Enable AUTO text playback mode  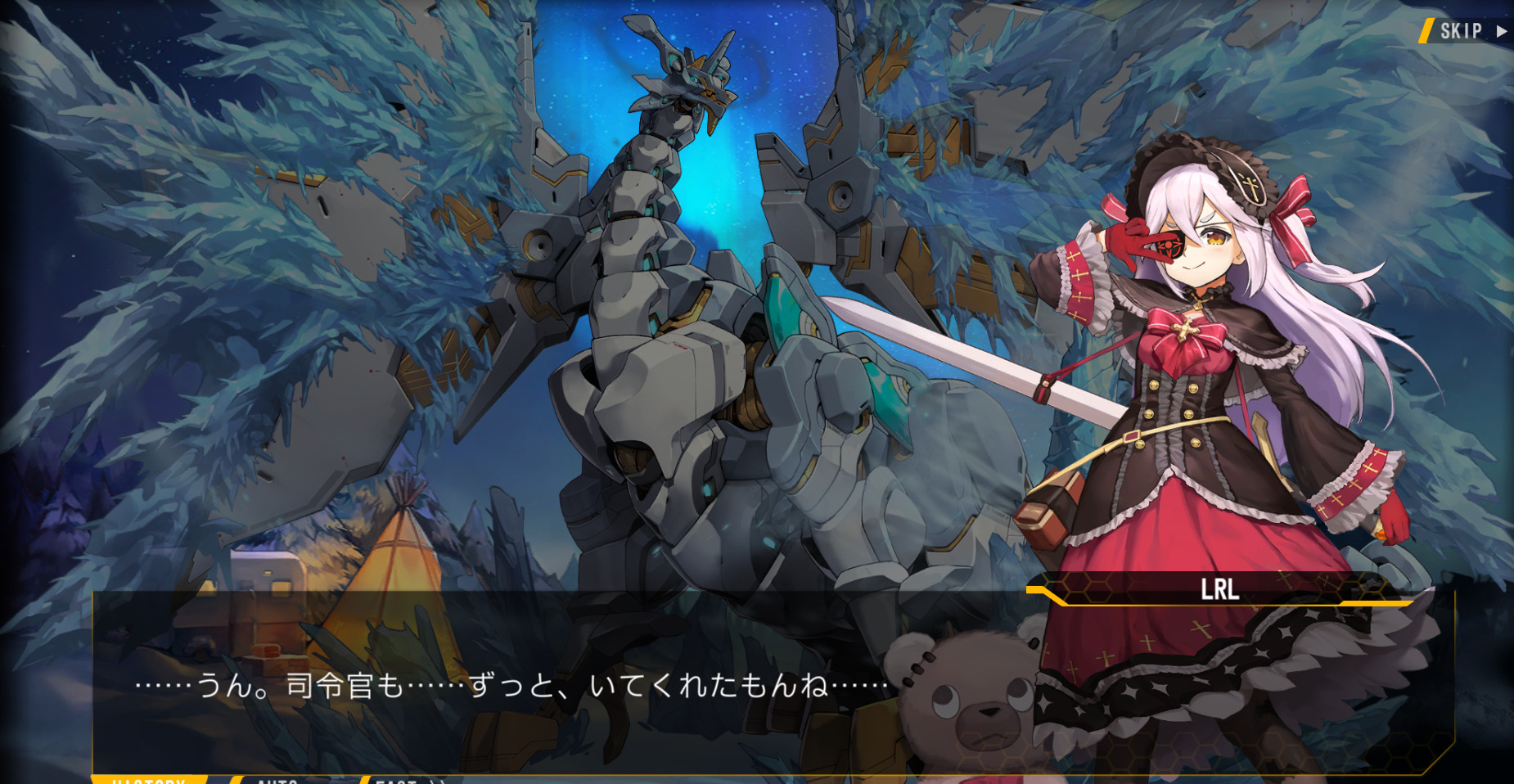point(277,780)
